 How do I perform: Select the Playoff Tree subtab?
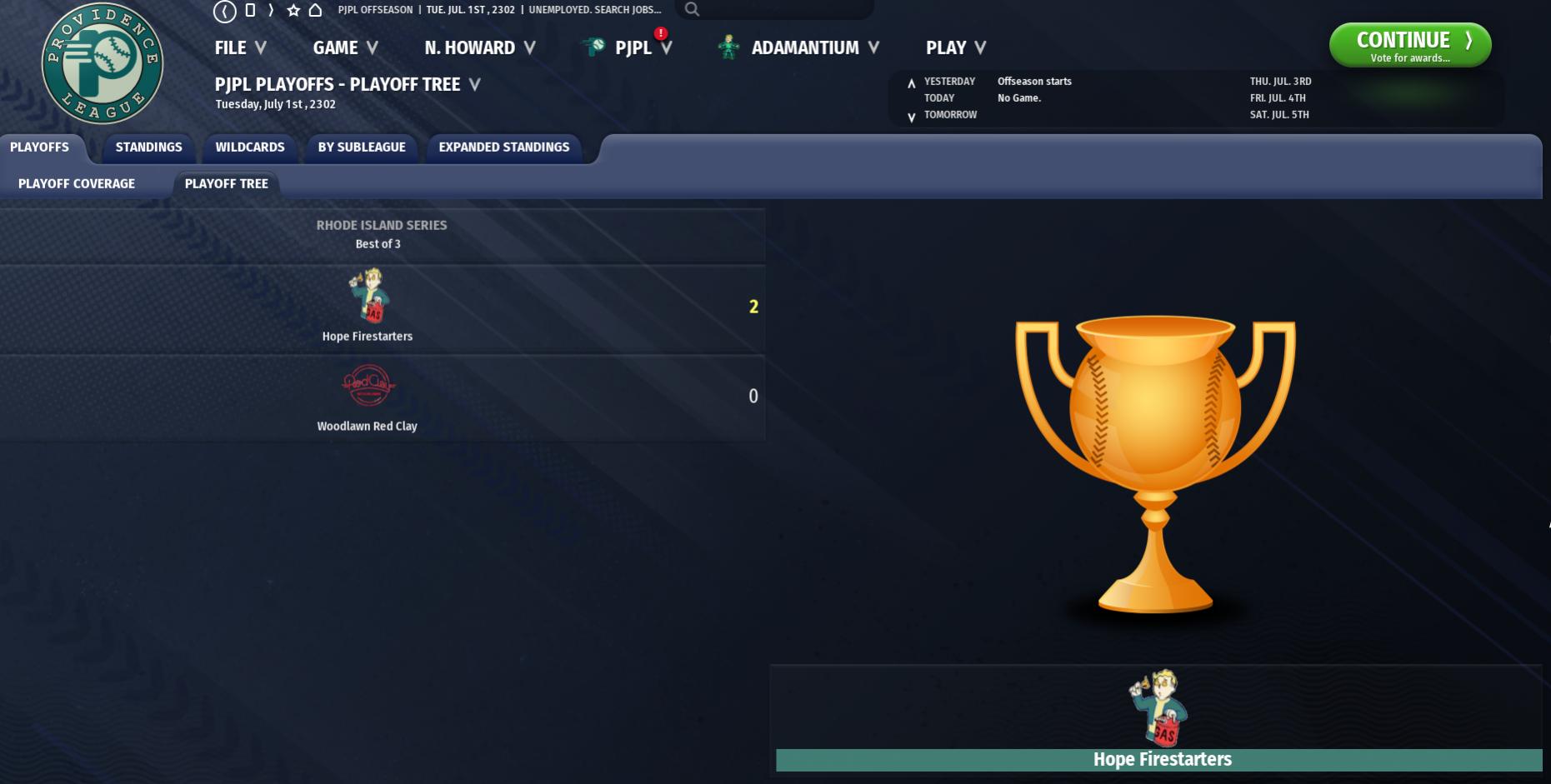pos(227,184)
